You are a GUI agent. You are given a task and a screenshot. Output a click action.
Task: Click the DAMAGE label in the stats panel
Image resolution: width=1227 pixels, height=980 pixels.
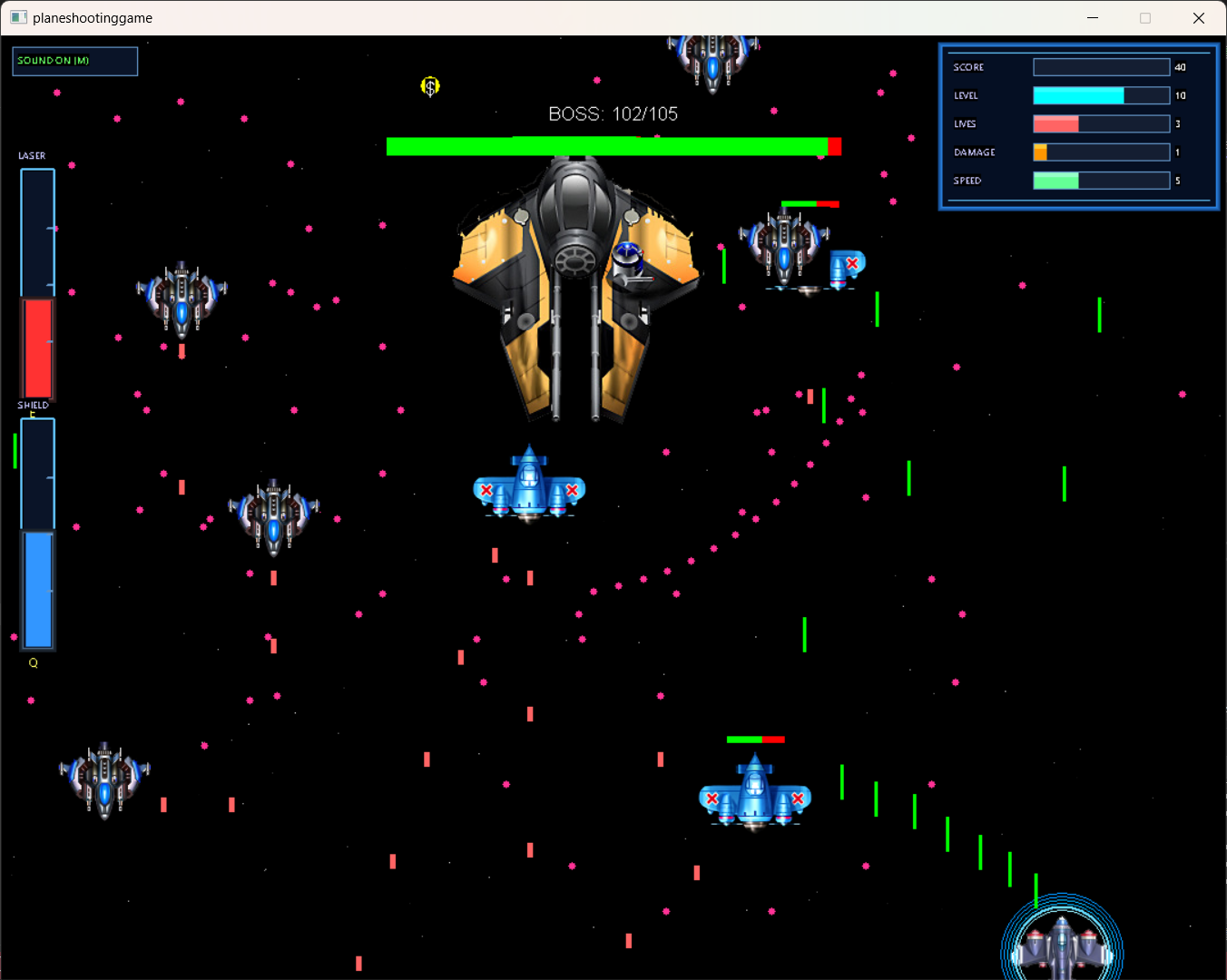(x=973, y=152)
